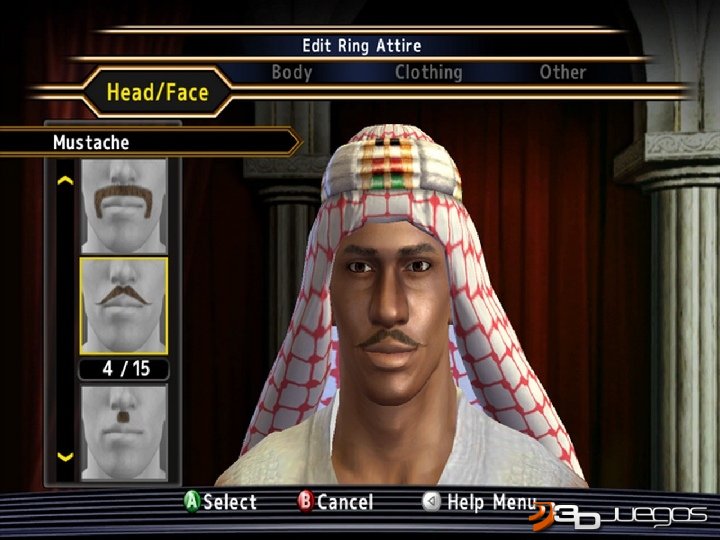Click the down arrow below mustache list

(66, 457)
